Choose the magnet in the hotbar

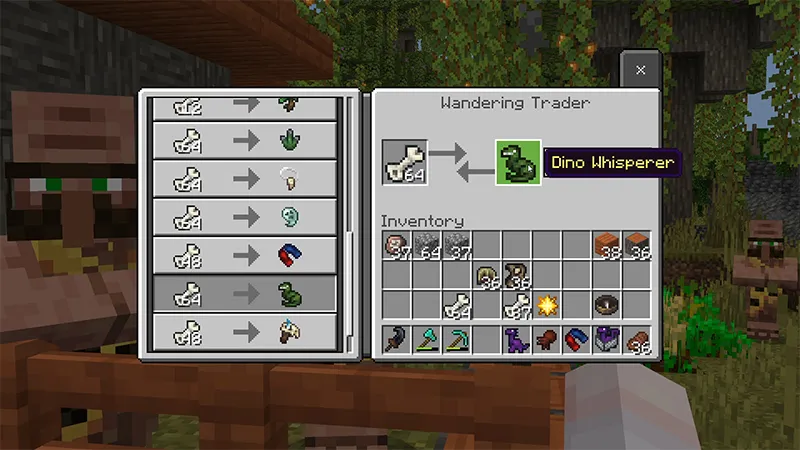point(577,340)
